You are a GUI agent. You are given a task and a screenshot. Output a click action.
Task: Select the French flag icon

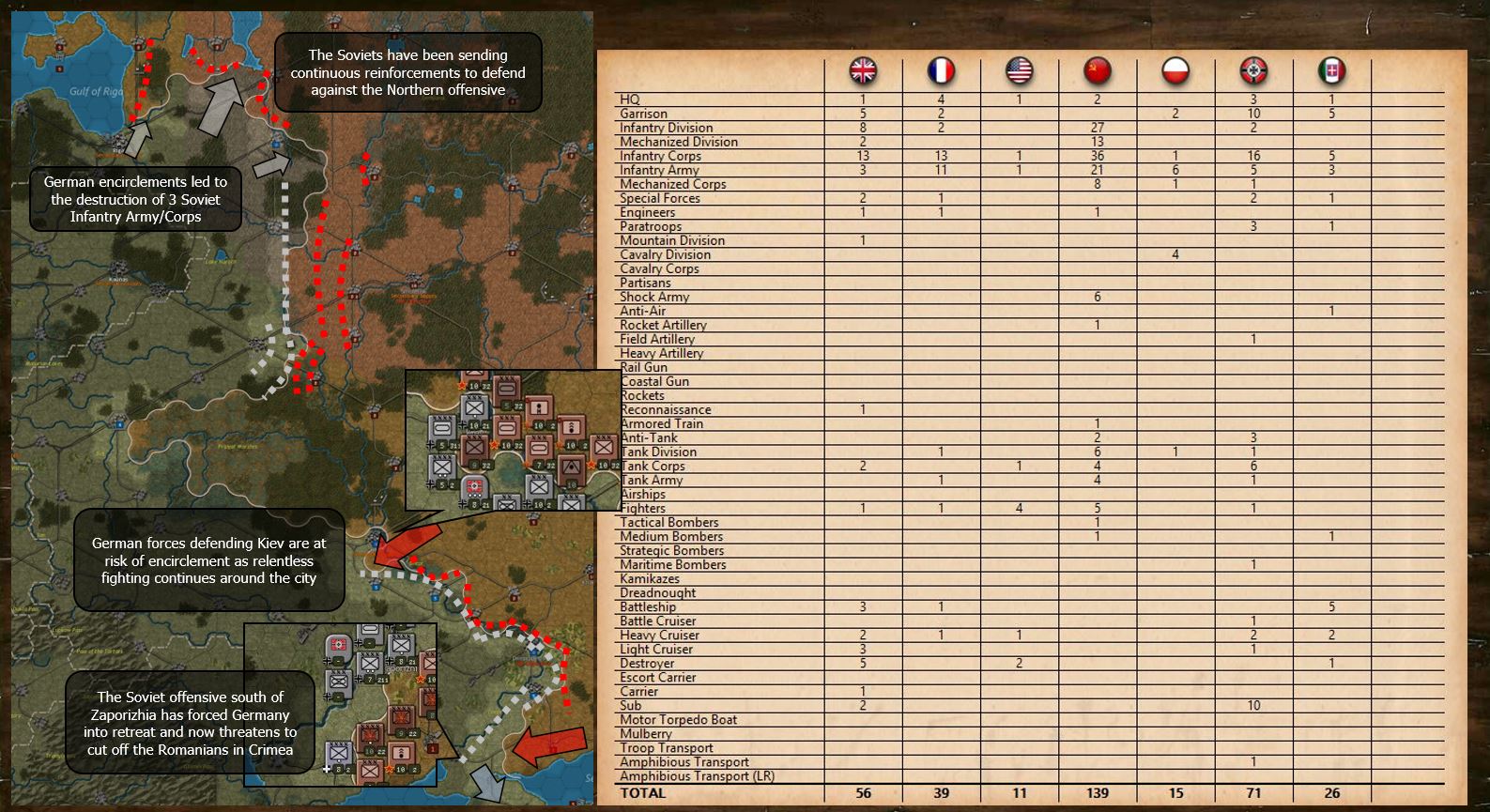pos(942,69)
